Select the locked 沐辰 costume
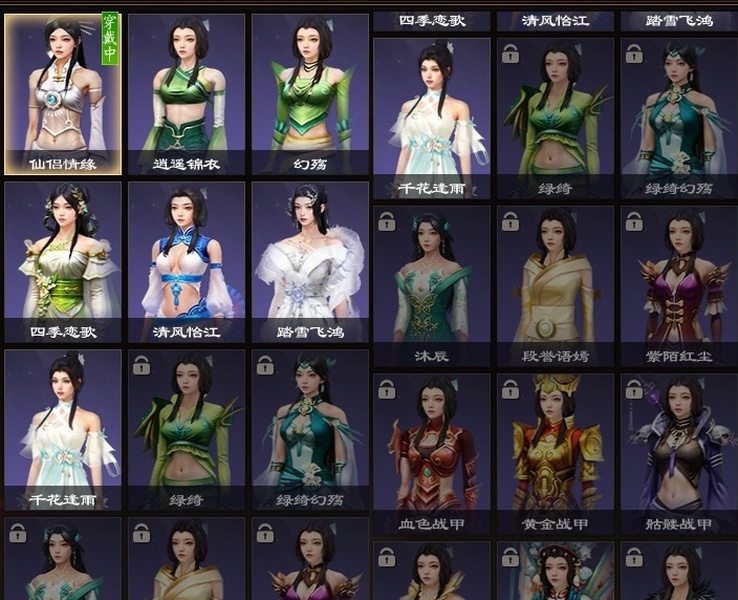Viewport: 738px width, 600px height. [x=431, y=284]
